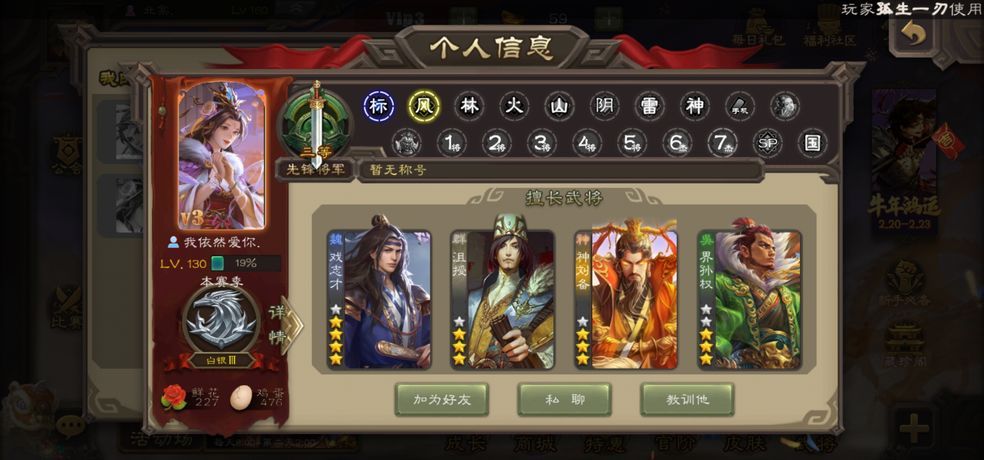Select the 戏志才 general card

(379, 299)
